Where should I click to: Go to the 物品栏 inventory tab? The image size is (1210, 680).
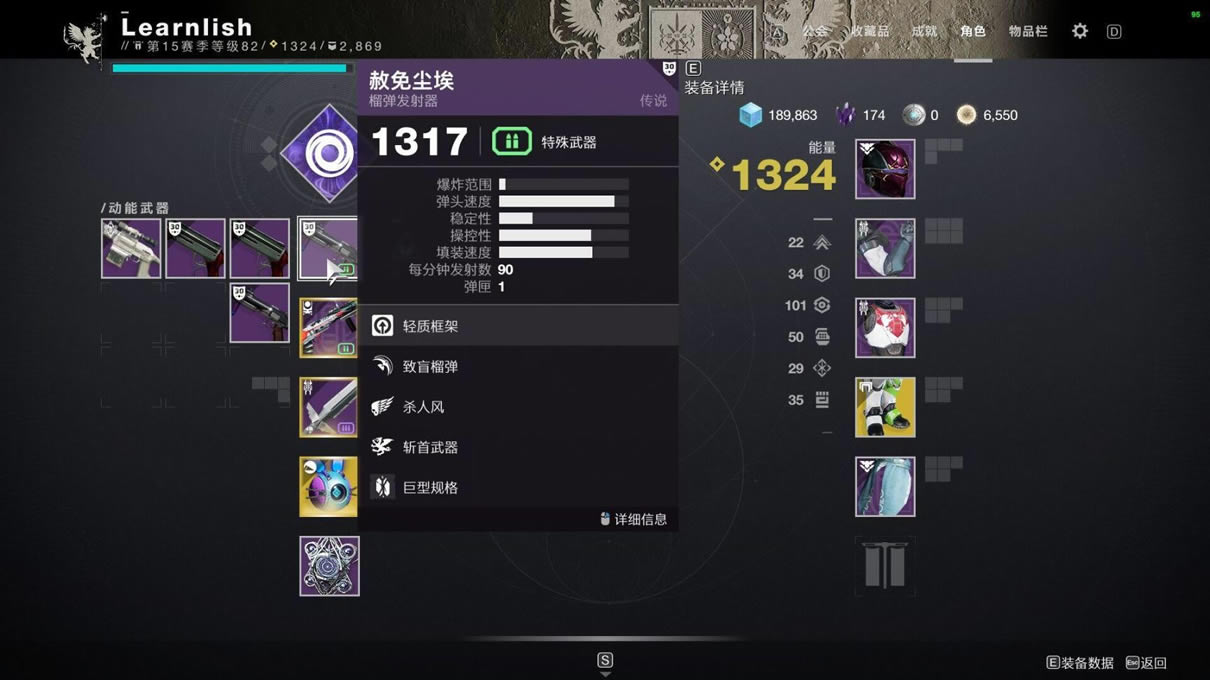[x=1028, y=31]
